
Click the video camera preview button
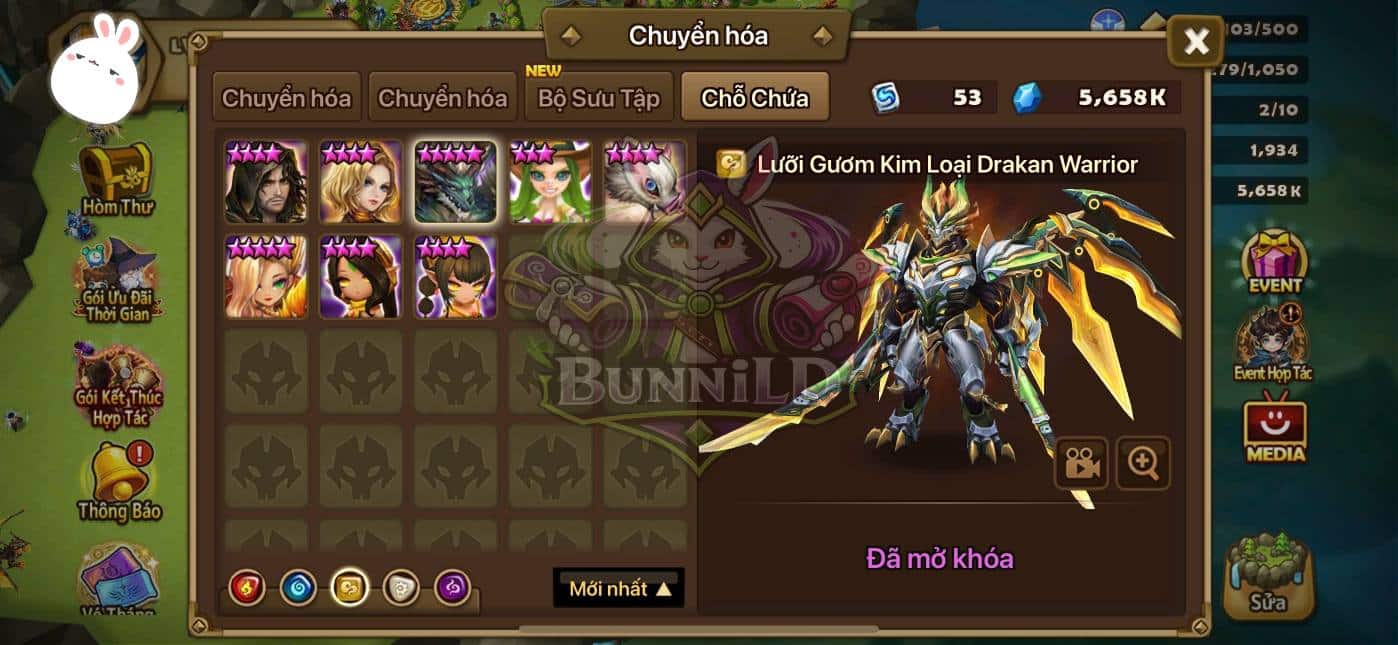pos(1081,462)
